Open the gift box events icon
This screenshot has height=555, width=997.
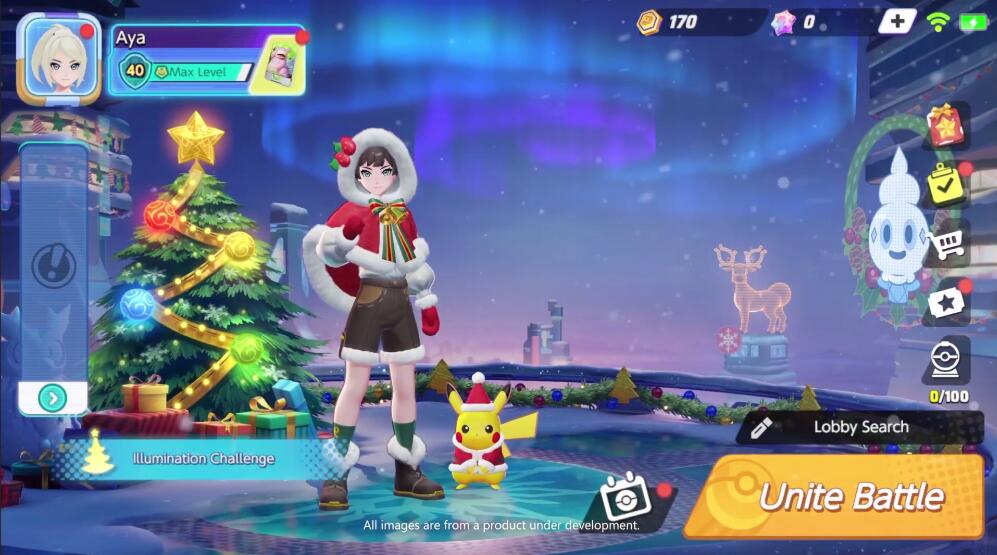click(945, 125)
